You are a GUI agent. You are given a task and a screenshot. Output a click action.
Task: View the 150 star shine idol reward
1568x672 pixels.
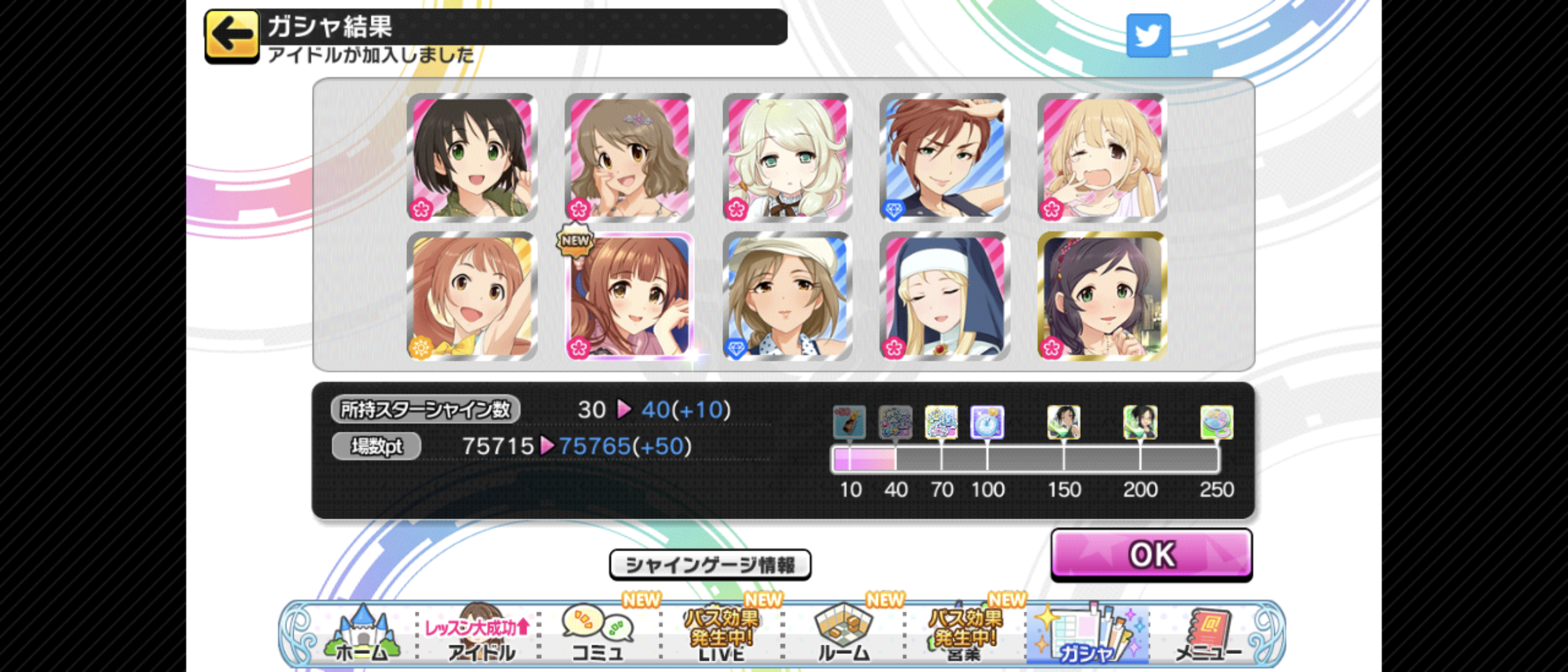[x=1063, y=422]
